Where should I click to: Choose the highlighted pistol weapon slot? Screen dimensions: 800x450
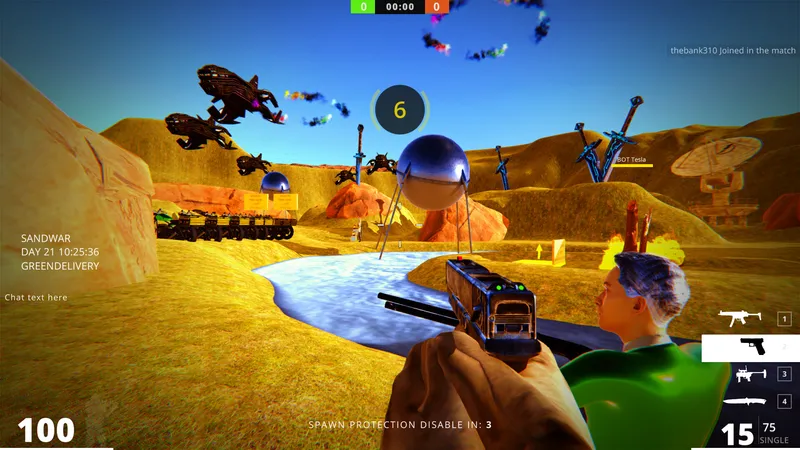(x=750, y=347)
